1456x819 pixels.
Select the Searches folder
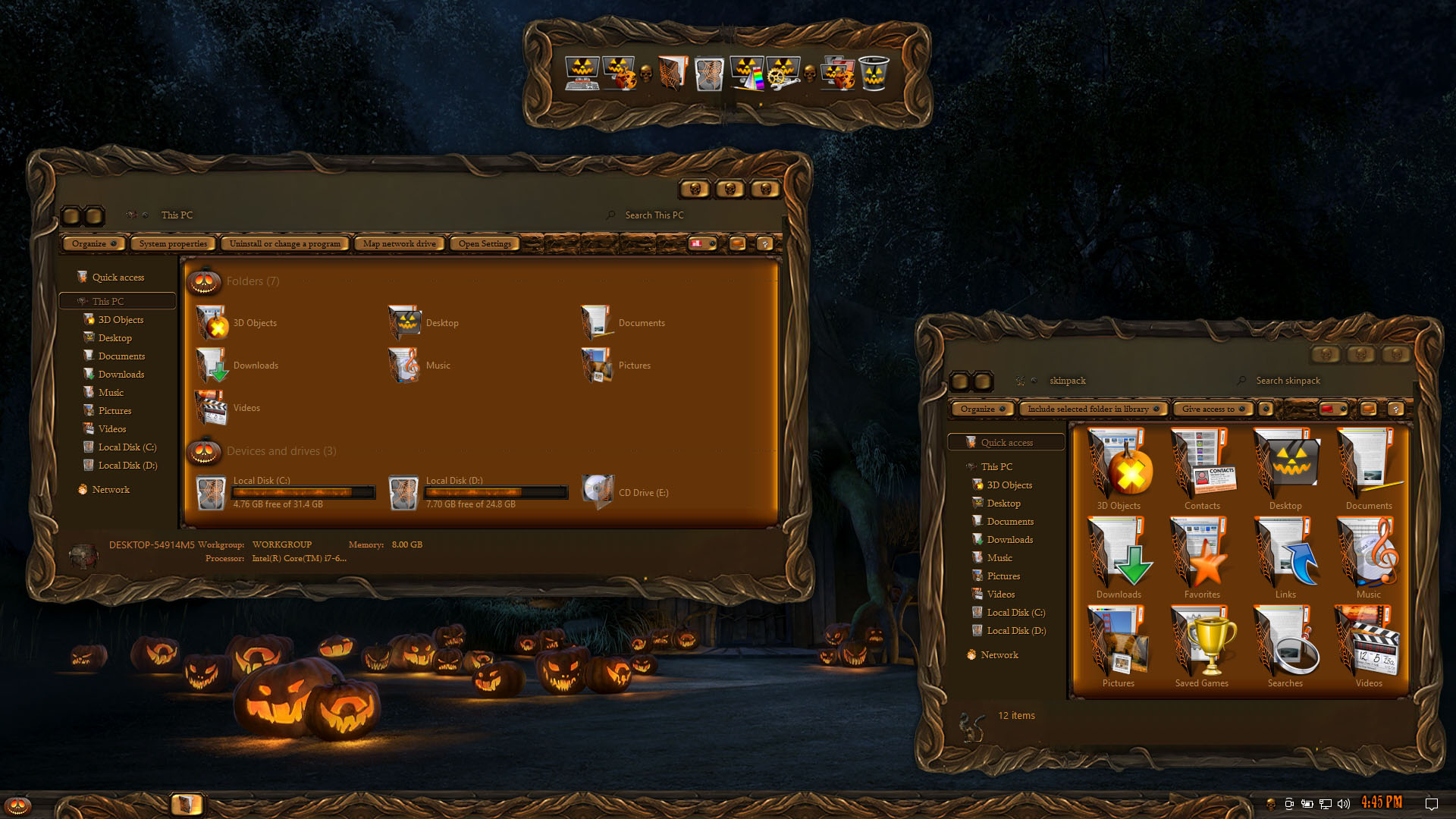1285,646
